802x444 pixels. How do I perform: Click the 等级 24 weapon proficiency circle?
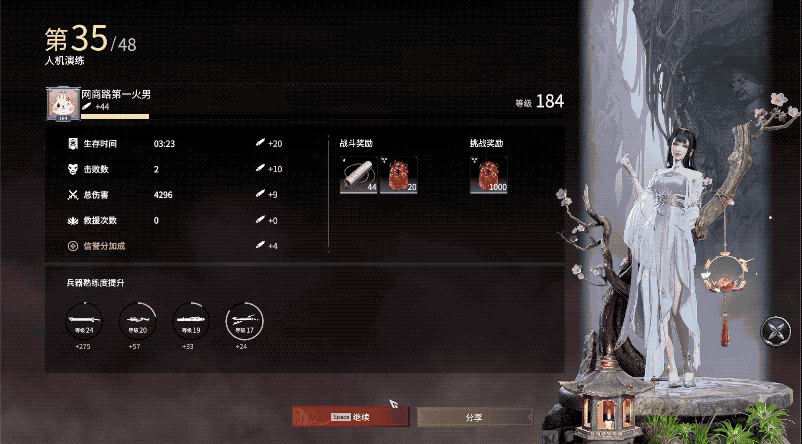click(x=82, y=320)
